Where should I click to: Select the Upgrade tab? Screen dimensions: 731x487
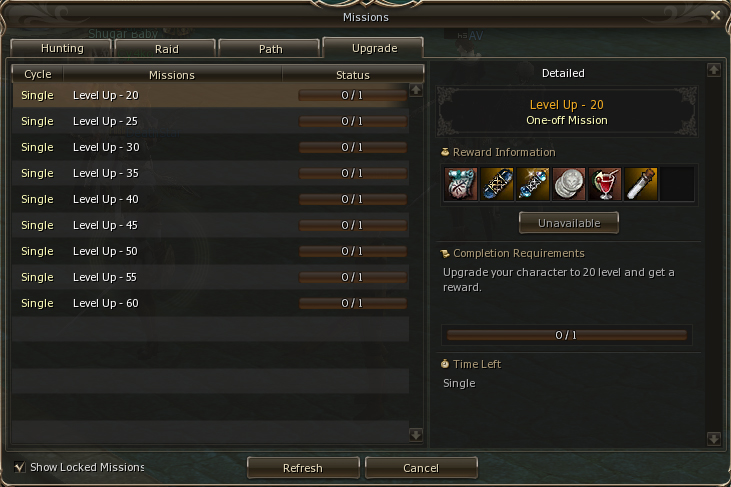coord(374,47)
